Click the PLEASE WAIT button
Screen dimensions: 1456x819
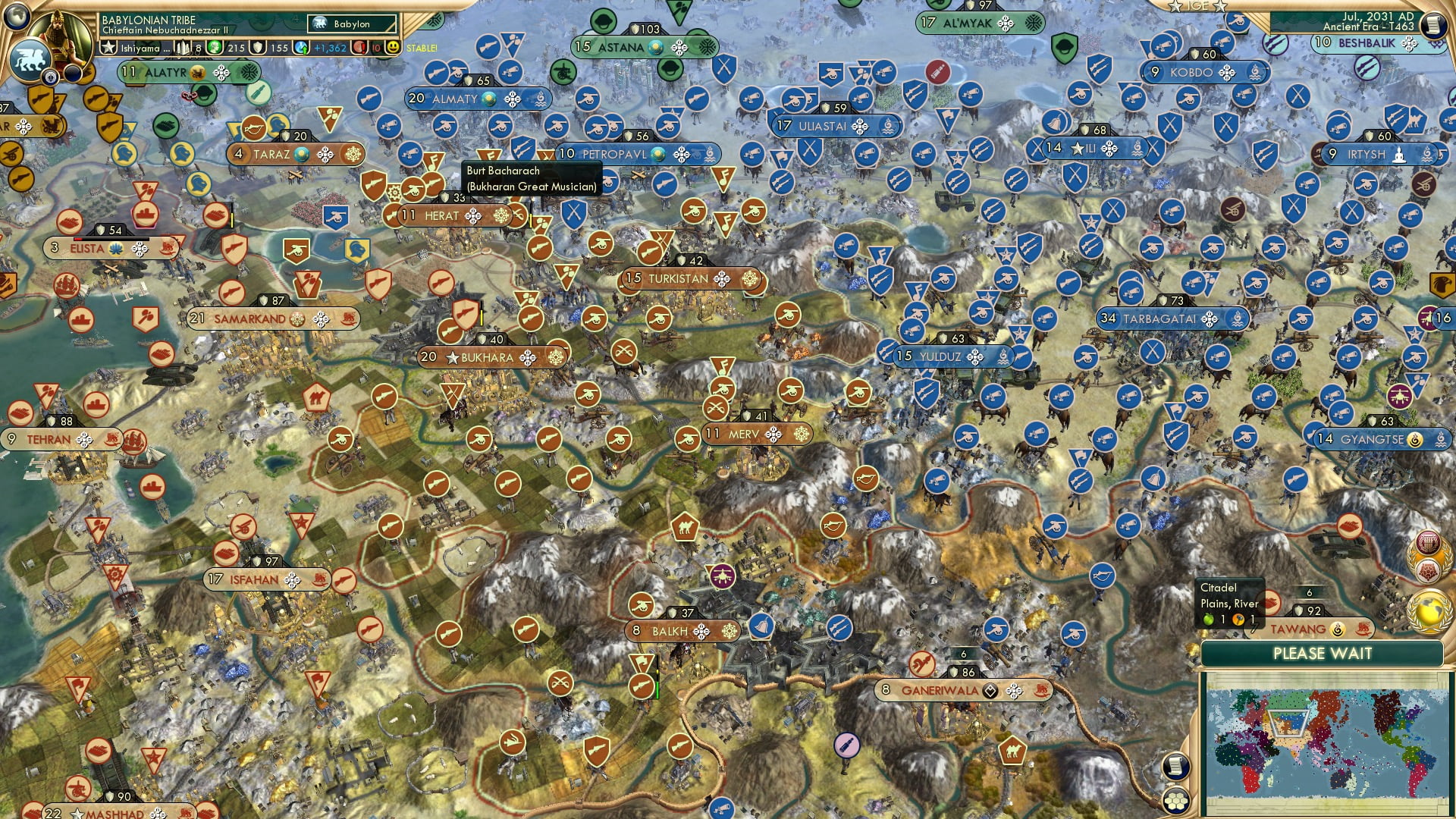pos(1323,654)
